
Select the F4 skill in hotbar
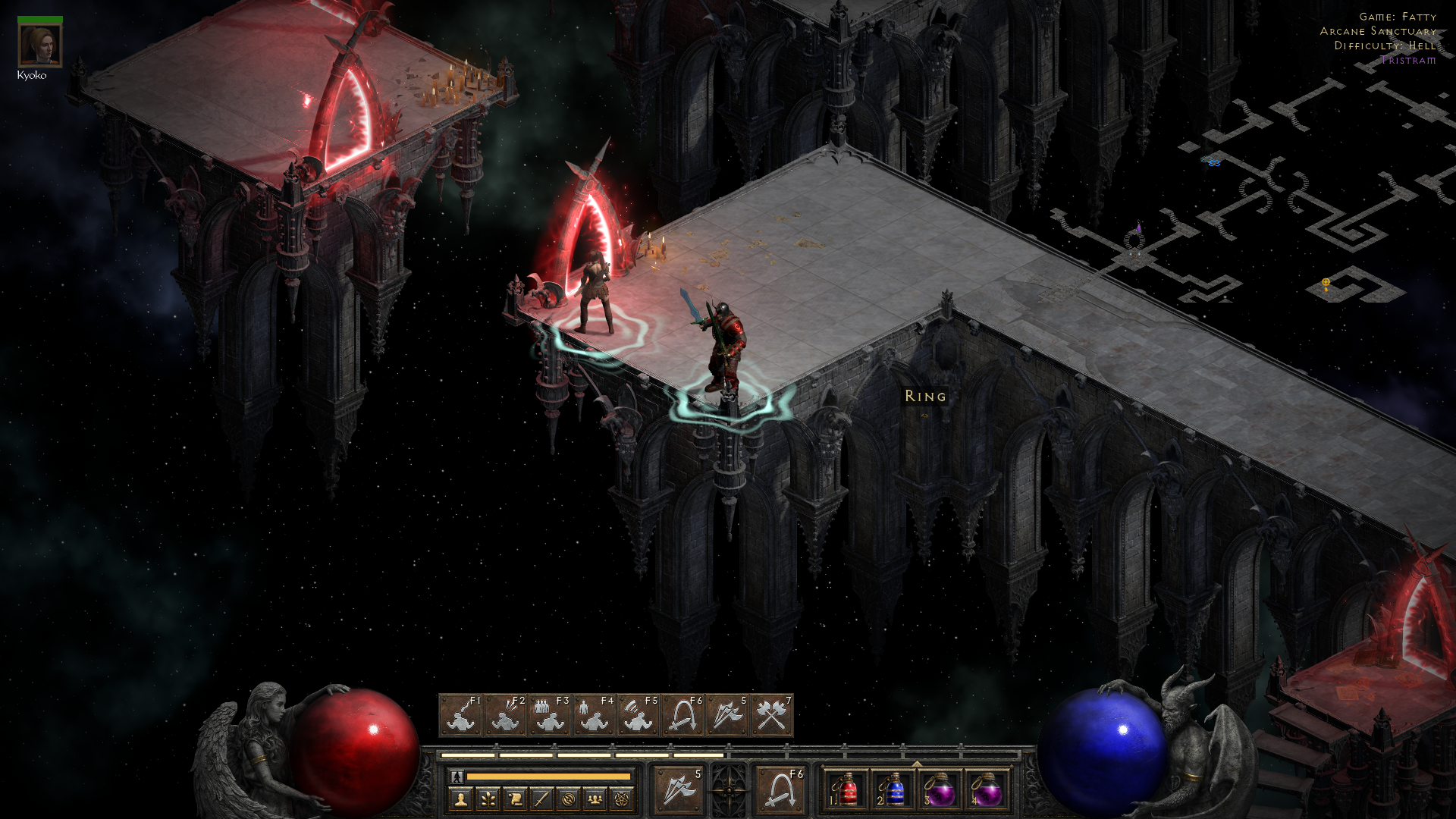point(595,715)
